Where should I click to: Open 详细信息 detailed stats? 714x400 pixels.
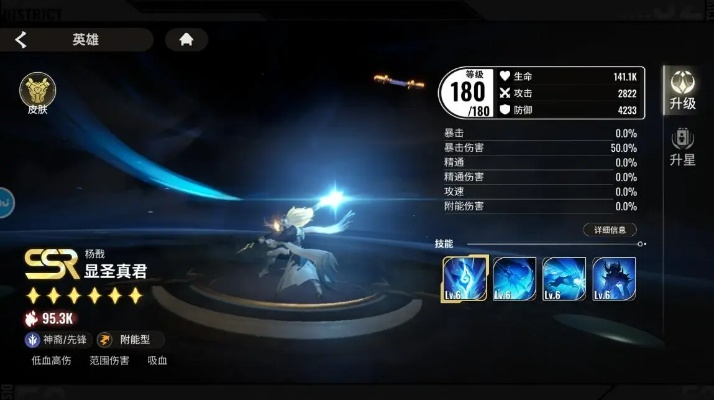609,230
